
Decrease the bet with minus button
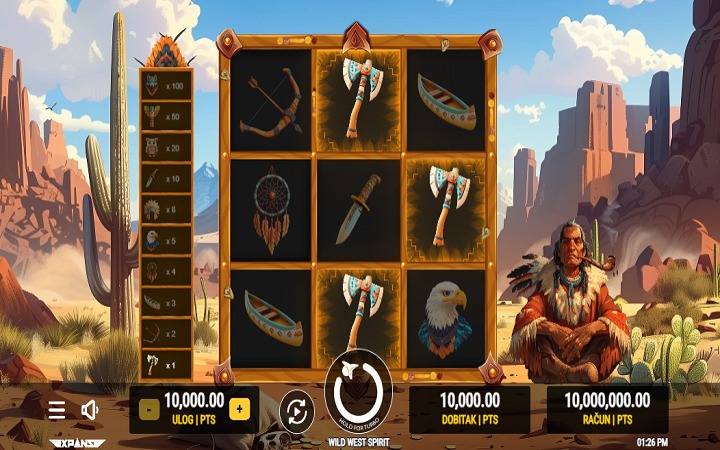pos(148,408)
